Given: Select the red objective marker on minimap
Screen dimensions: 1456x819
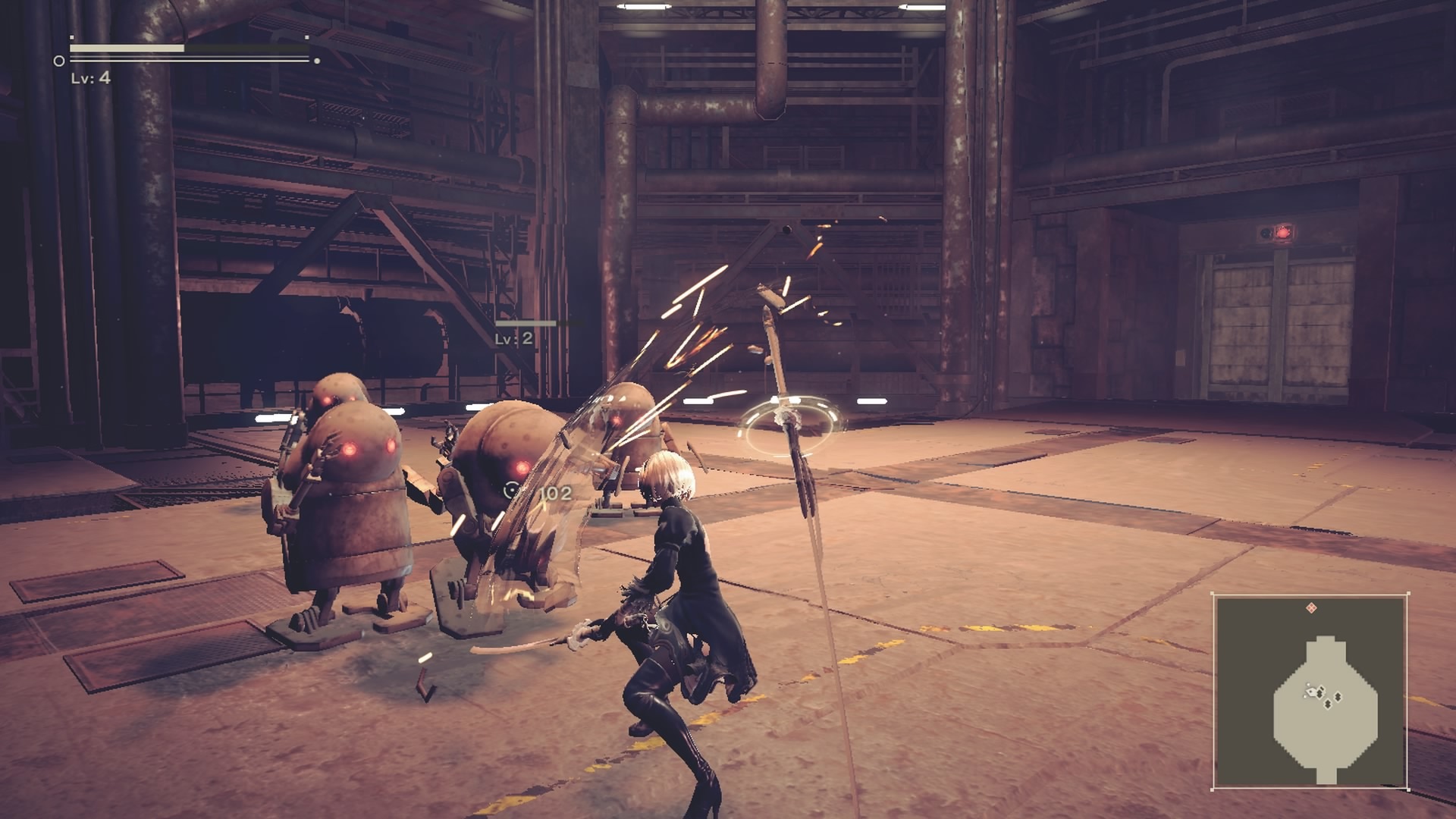Looking at the screenshot, I should 1312,608.
